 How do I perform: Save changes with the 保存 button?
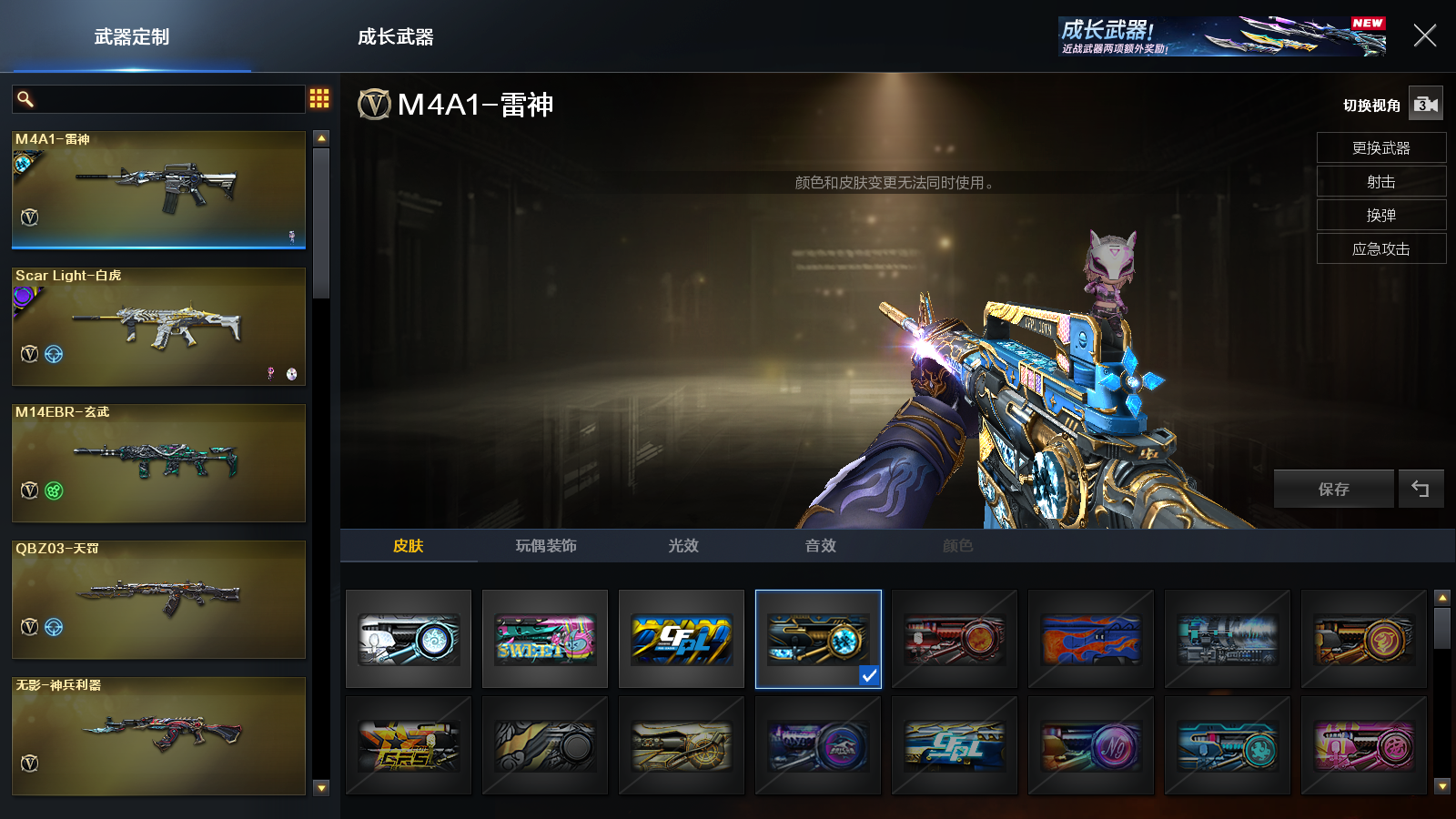point(1333,490)
